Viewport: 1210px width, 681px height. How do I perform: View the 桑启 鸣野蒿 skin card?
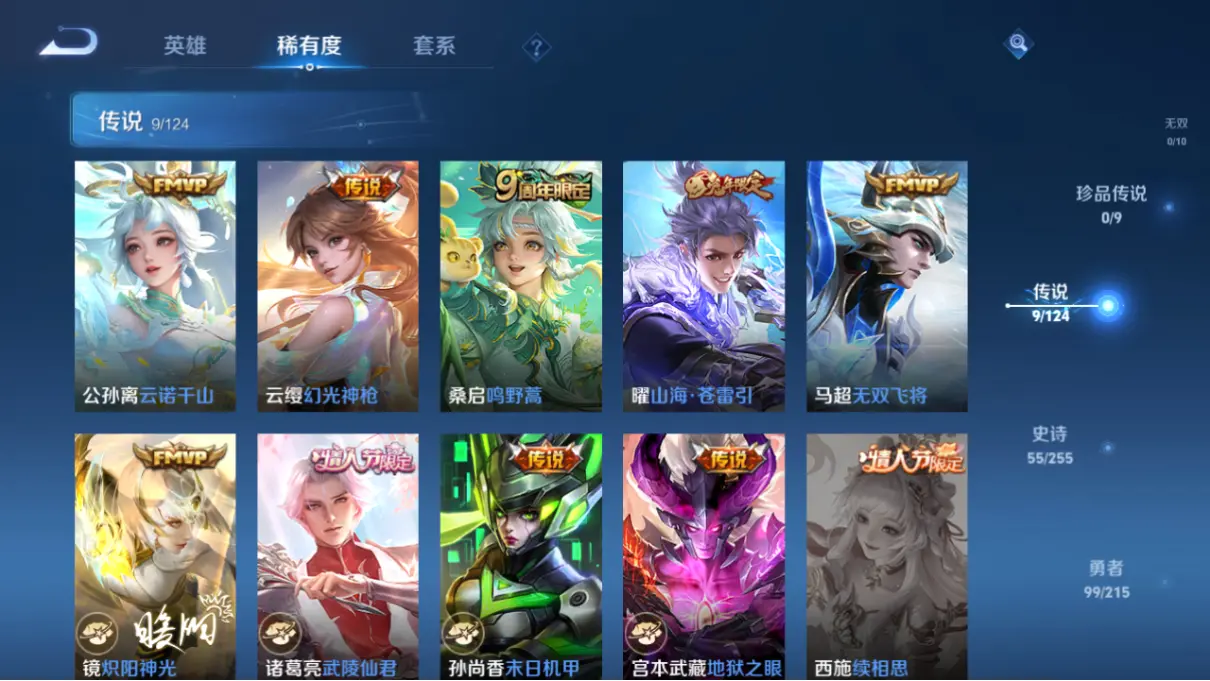(x=521, y=286)
